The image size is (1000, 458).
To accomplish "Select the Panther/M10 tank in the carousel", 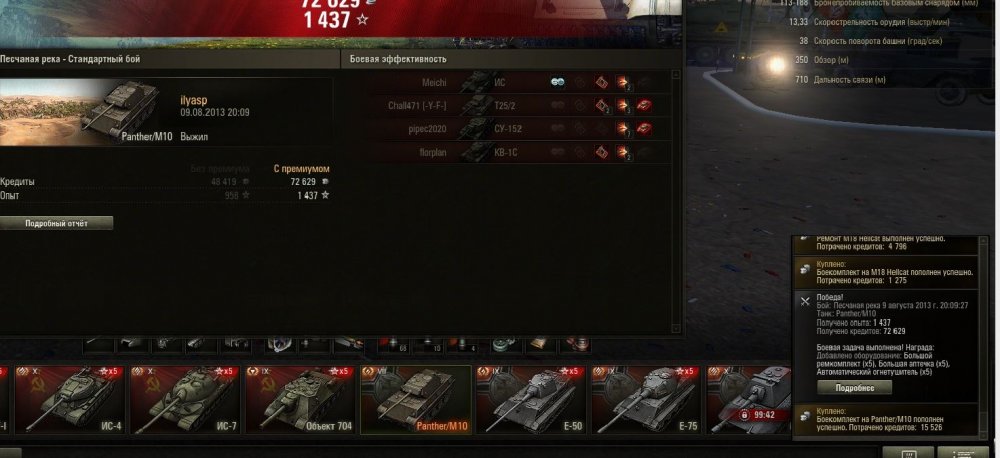I will tap(415, 400).
